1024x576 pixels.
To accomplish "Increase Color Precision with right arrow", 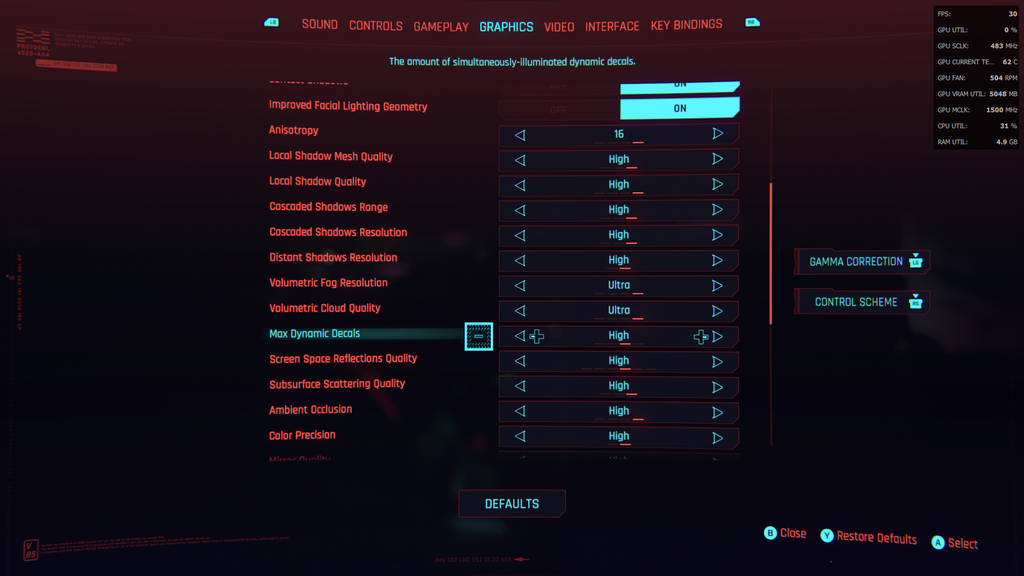I will pos(718,437).
